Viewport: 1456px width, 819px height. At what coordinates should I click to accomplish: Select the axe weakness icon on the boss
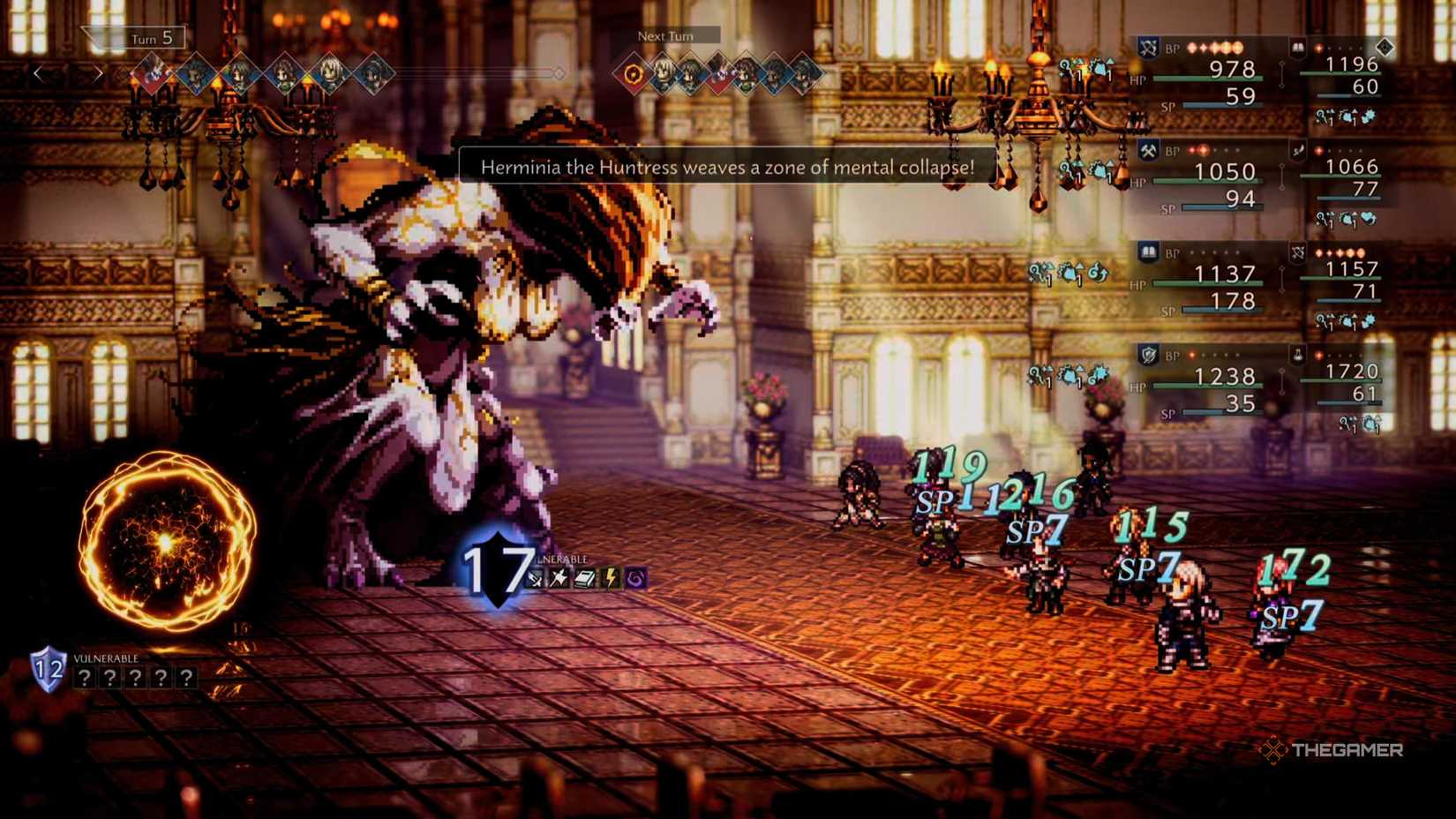[x=559, y=578]
